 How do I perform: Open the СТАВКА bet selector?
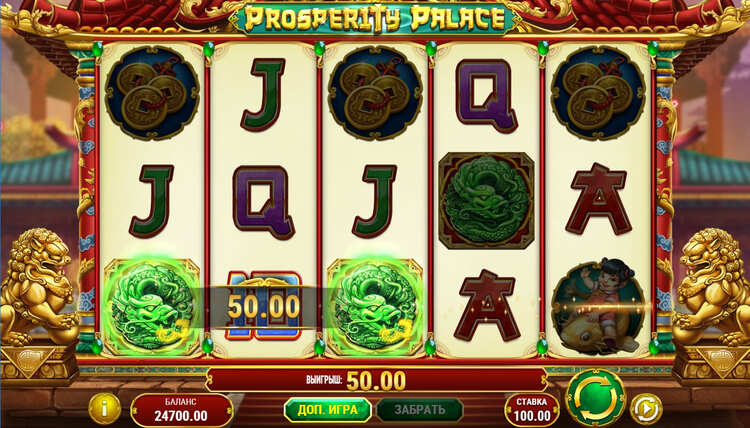point(531,409)
